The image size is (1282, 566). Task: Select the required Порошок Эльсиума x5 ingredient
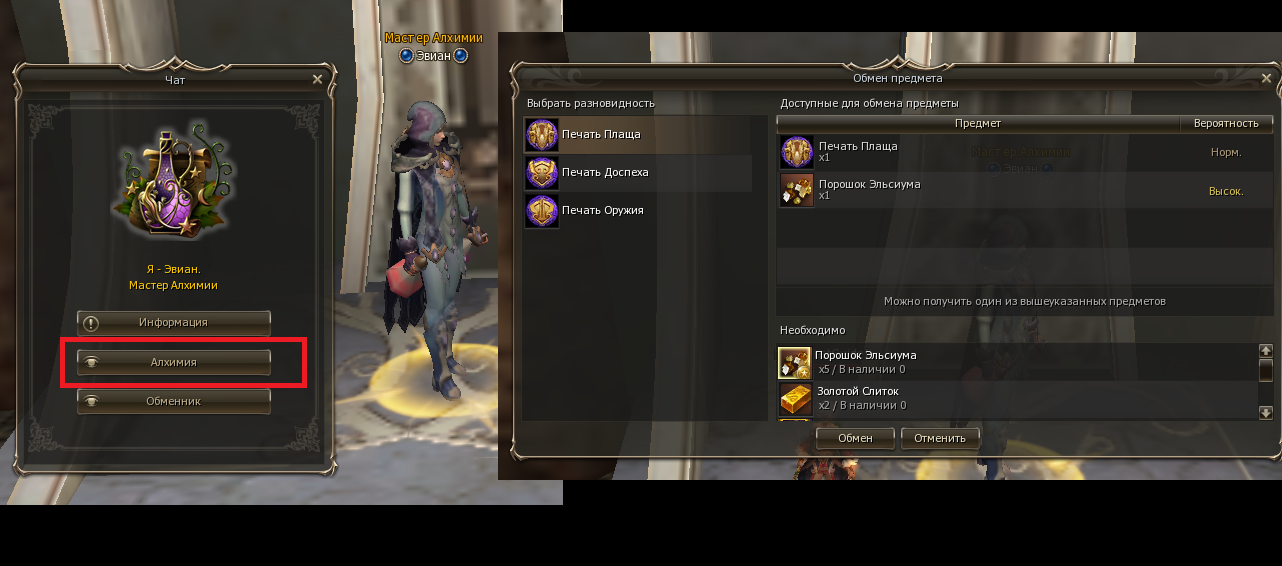(1015, 362)
